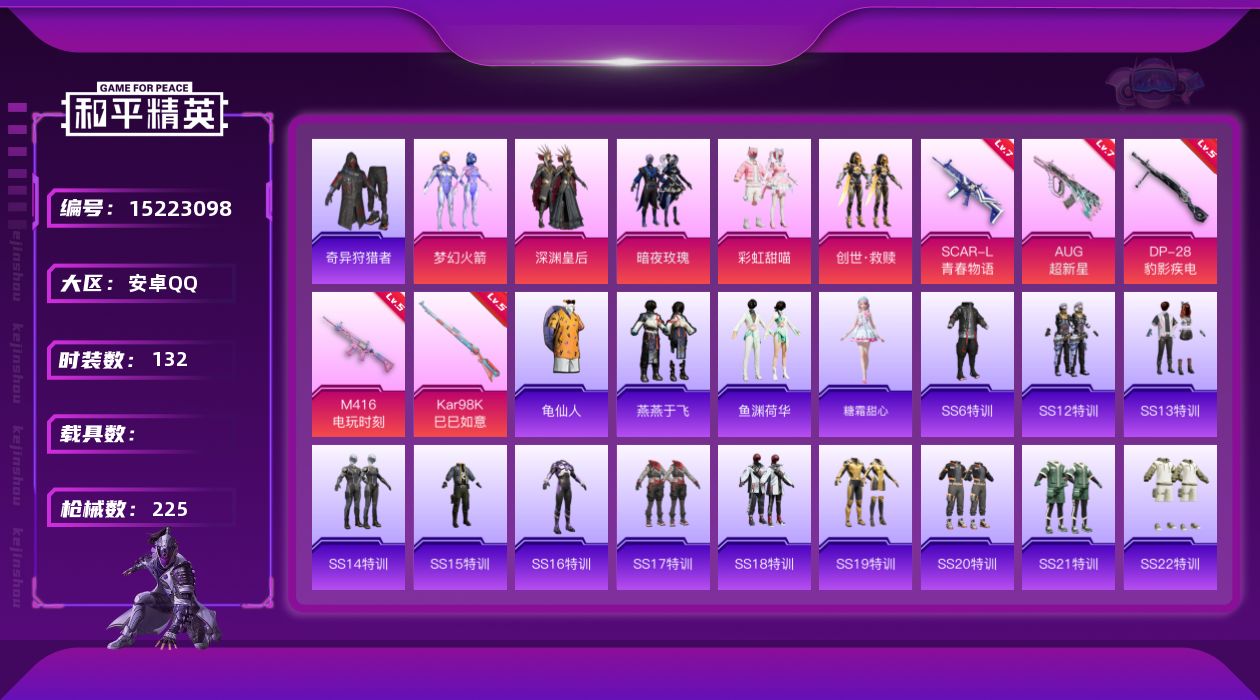Open the 燕燕于飞 outfit tile
Image resolution: width=1260 pixels, height=700 pixels.
pyautogui.click(x=663, y=364)
